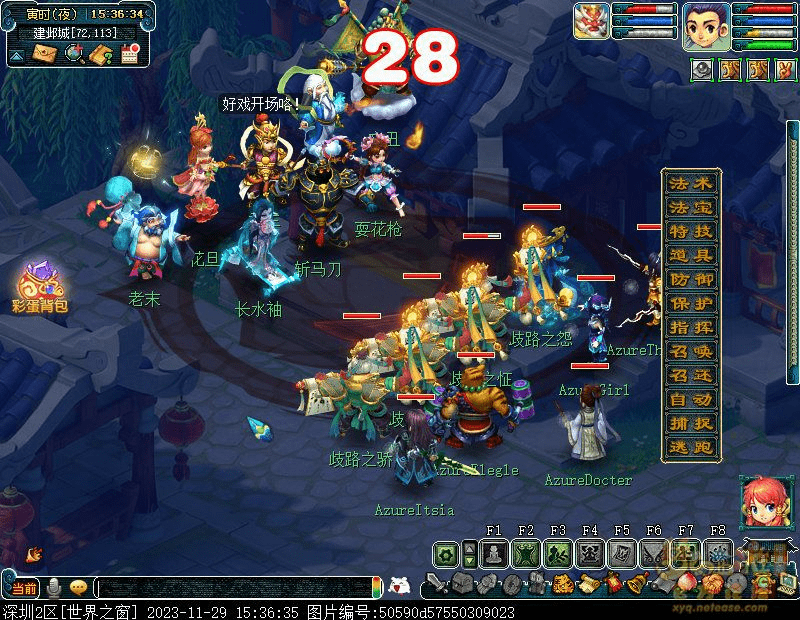Open the 召唤 summon pet command

coord(691,351)
